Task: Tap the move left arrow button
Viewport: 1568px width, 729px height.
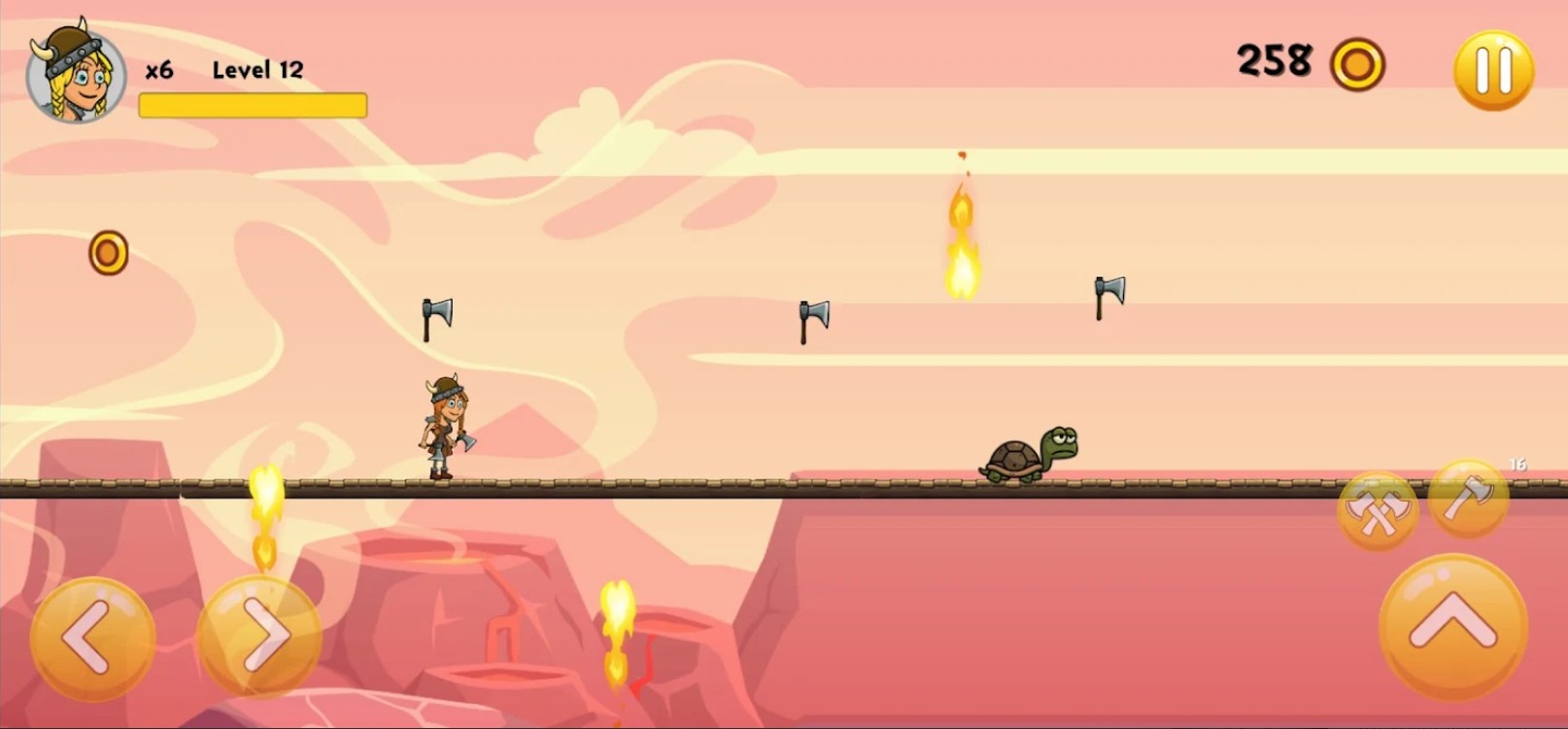Action: coord(92,639)
